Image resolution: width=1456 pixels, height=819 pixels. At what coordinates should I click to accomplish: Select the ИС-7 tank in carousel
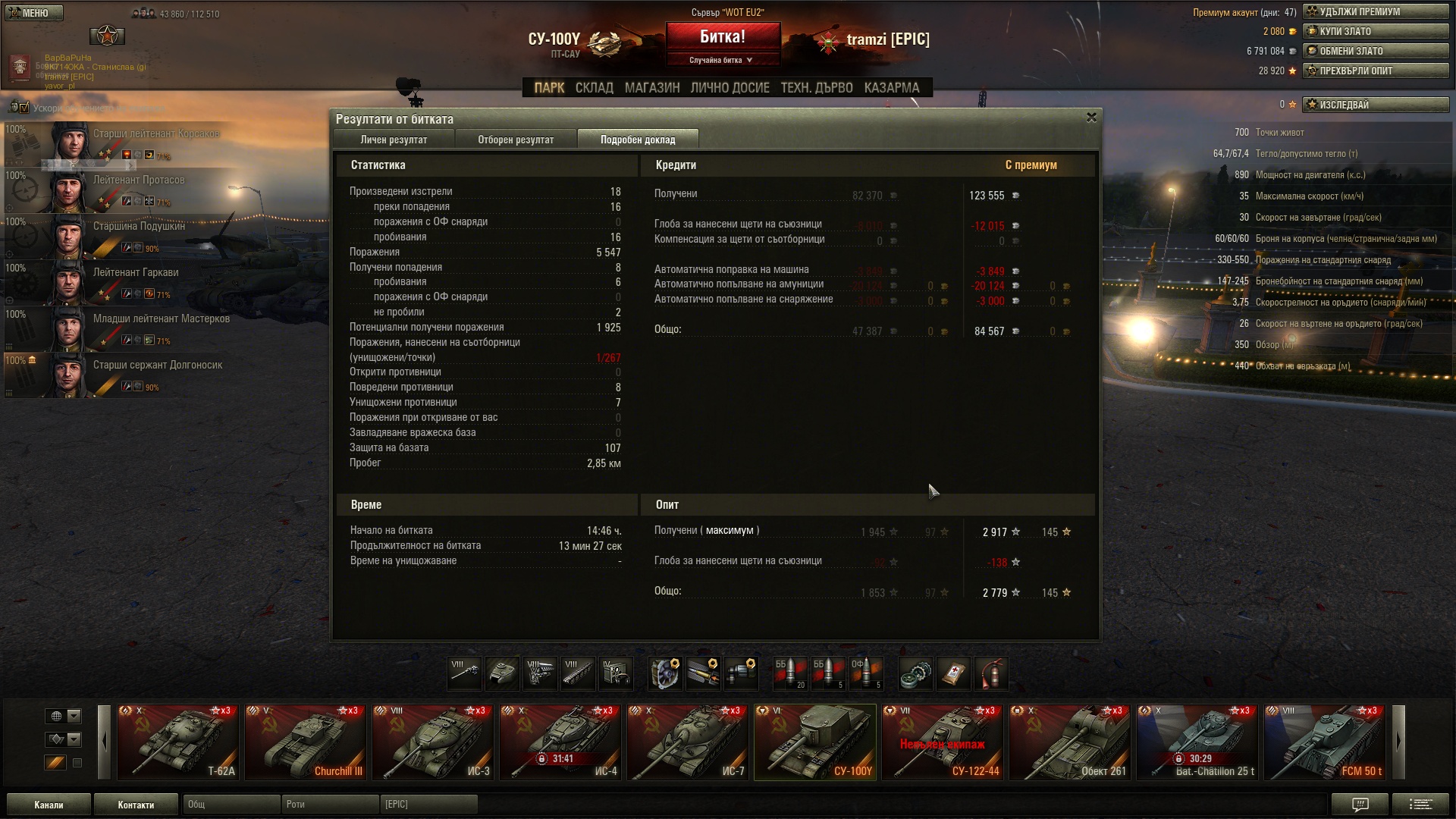688,742
